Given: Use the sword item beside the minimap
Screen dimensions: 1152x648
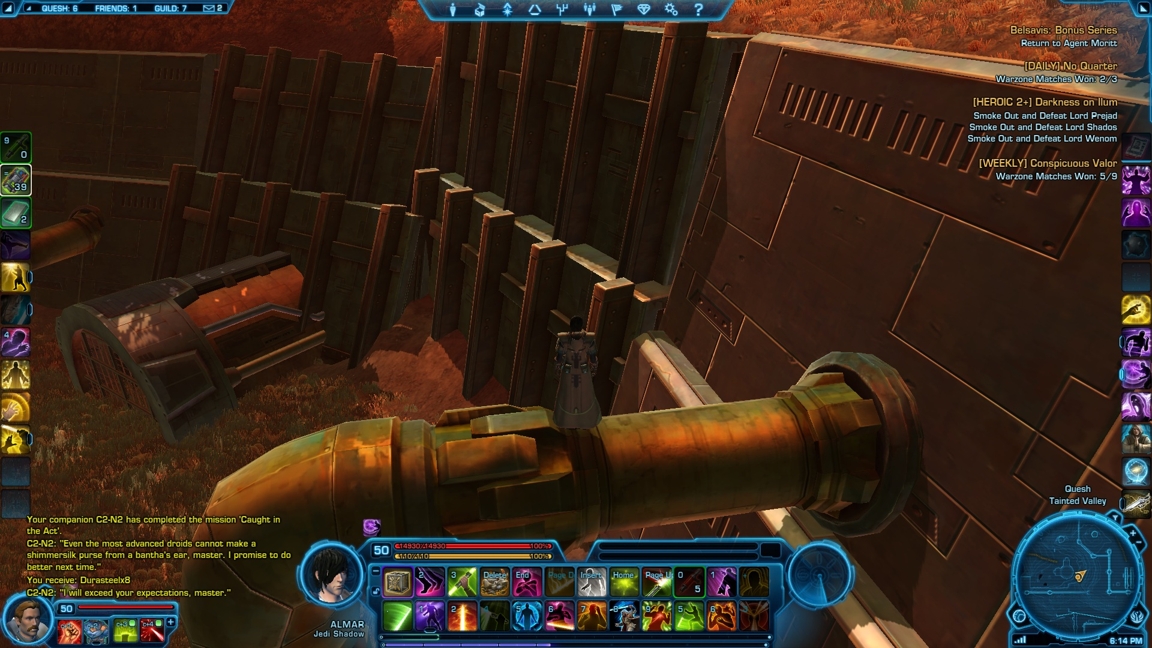Looking at the screenshot, I should coord(1136,504).
